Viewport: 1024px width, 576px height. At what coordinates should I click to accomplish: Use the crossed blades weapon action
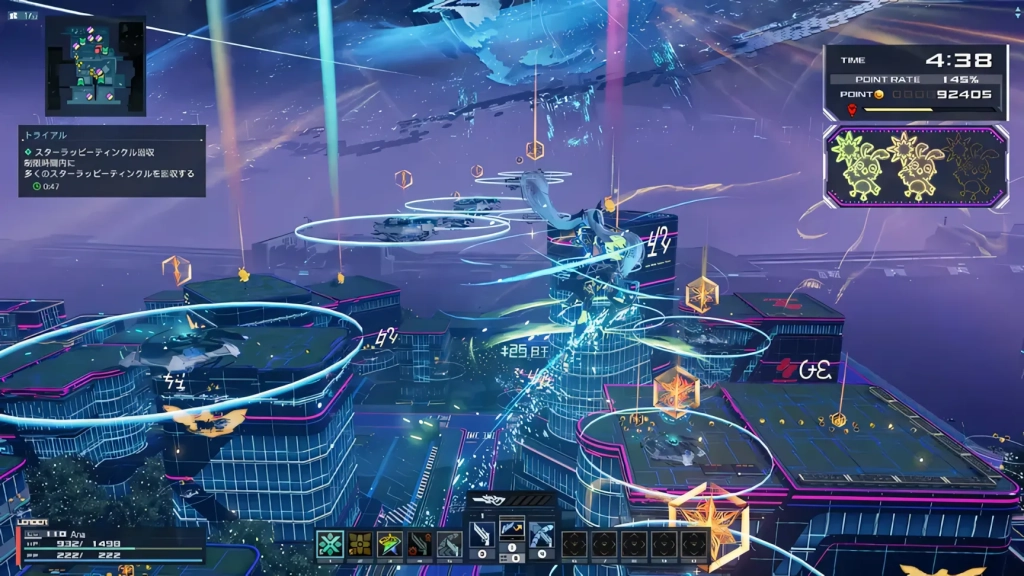coord(543,533)
